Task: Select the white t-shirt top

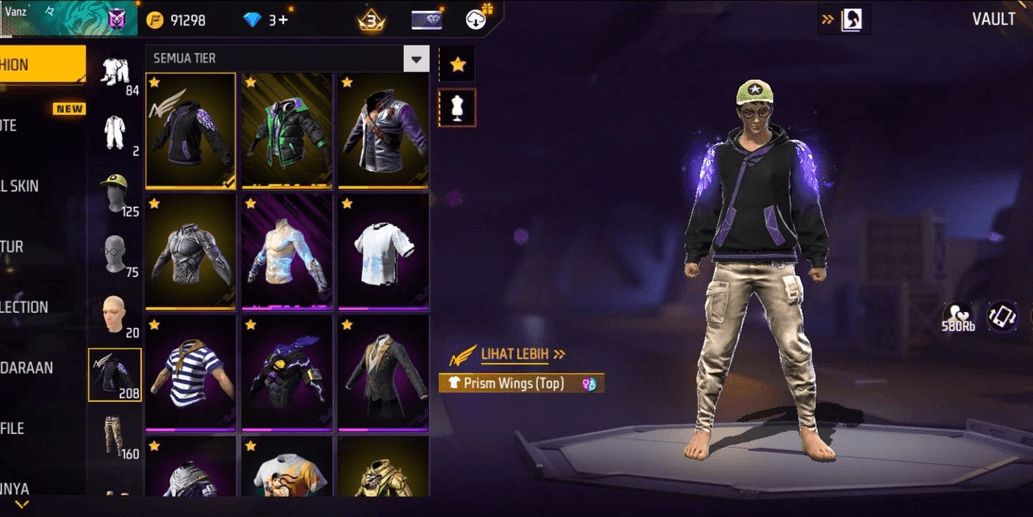Action: point(383,251)
